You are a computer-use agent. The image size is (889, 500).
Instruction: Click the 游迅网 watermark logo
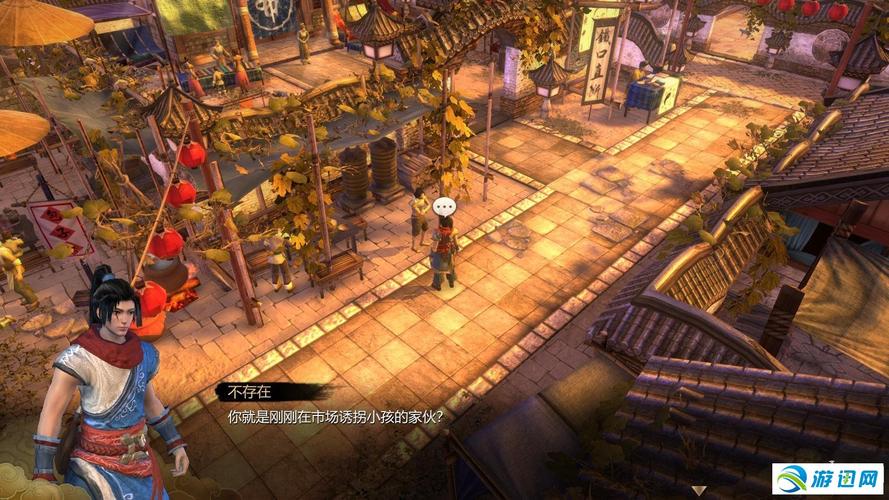click(827, 480)
